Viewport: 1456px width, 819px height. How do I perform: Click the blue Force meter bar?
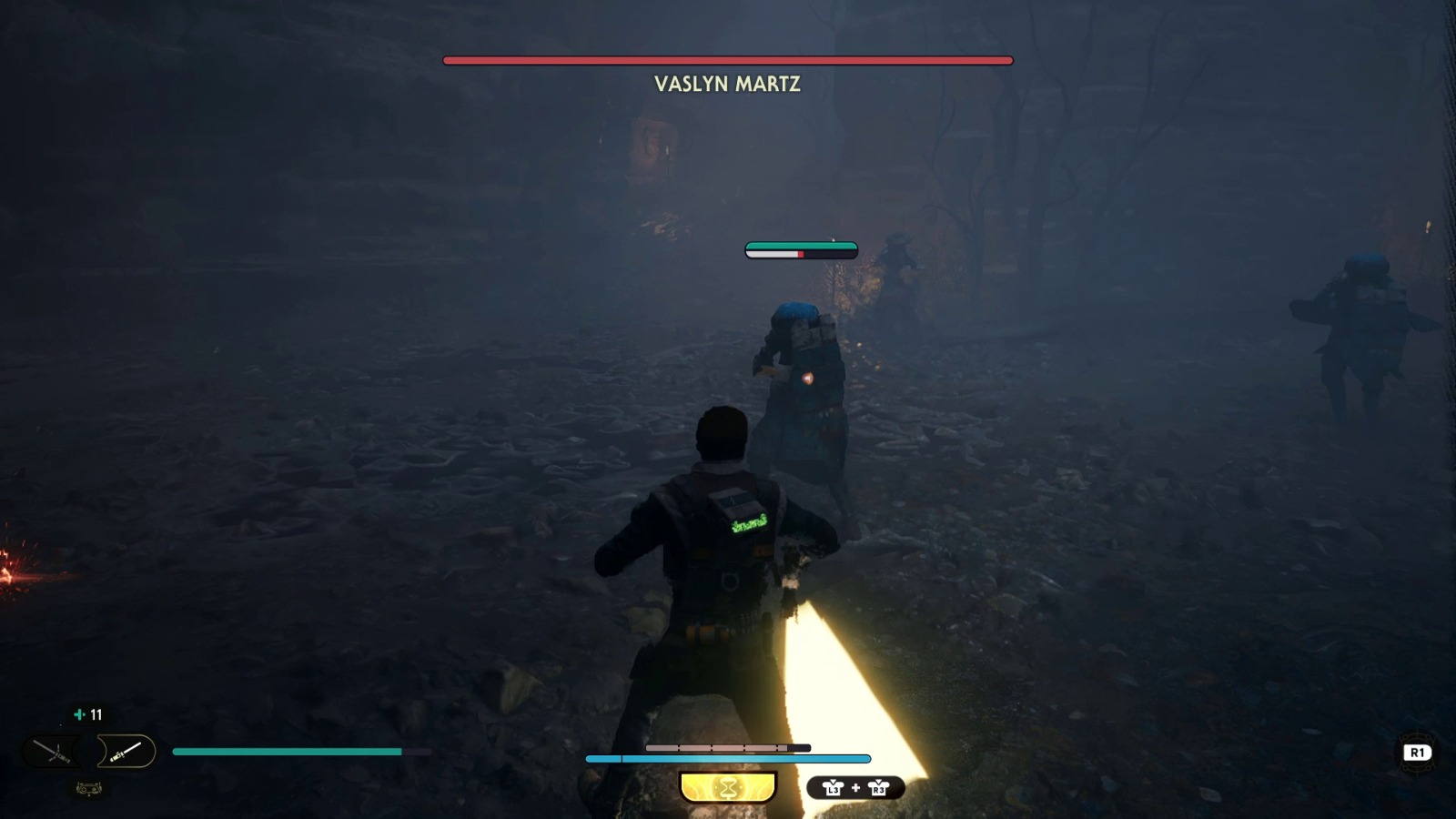click(728, 757)
